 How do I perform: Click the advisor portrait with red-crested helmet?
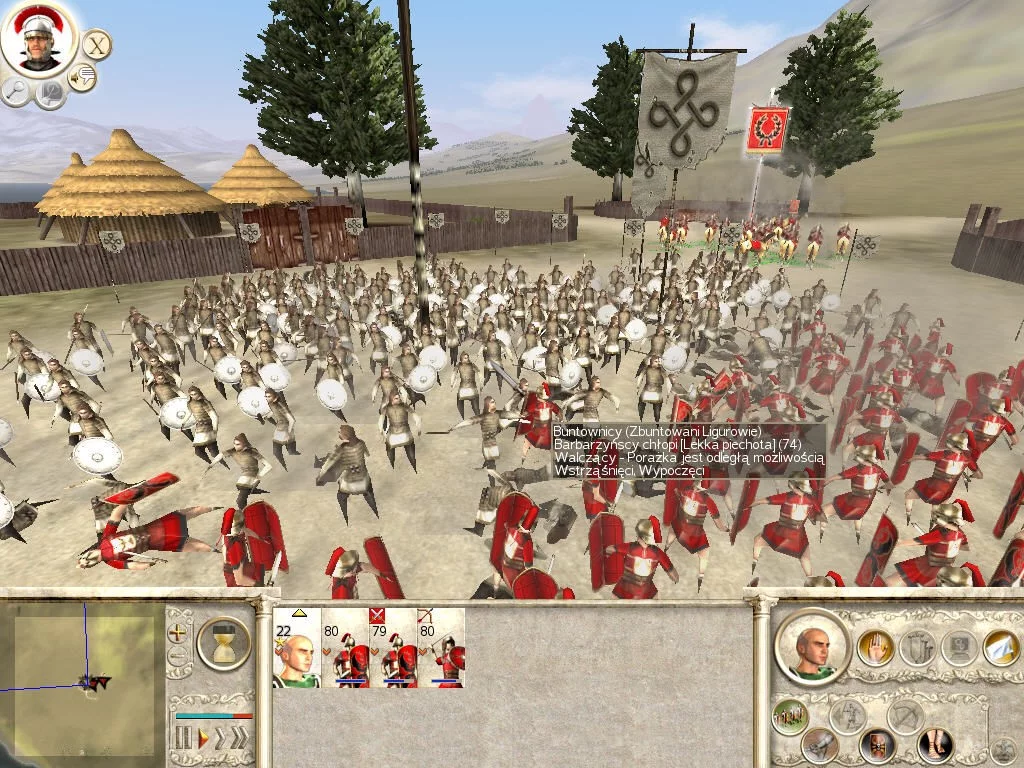point(38,39)
